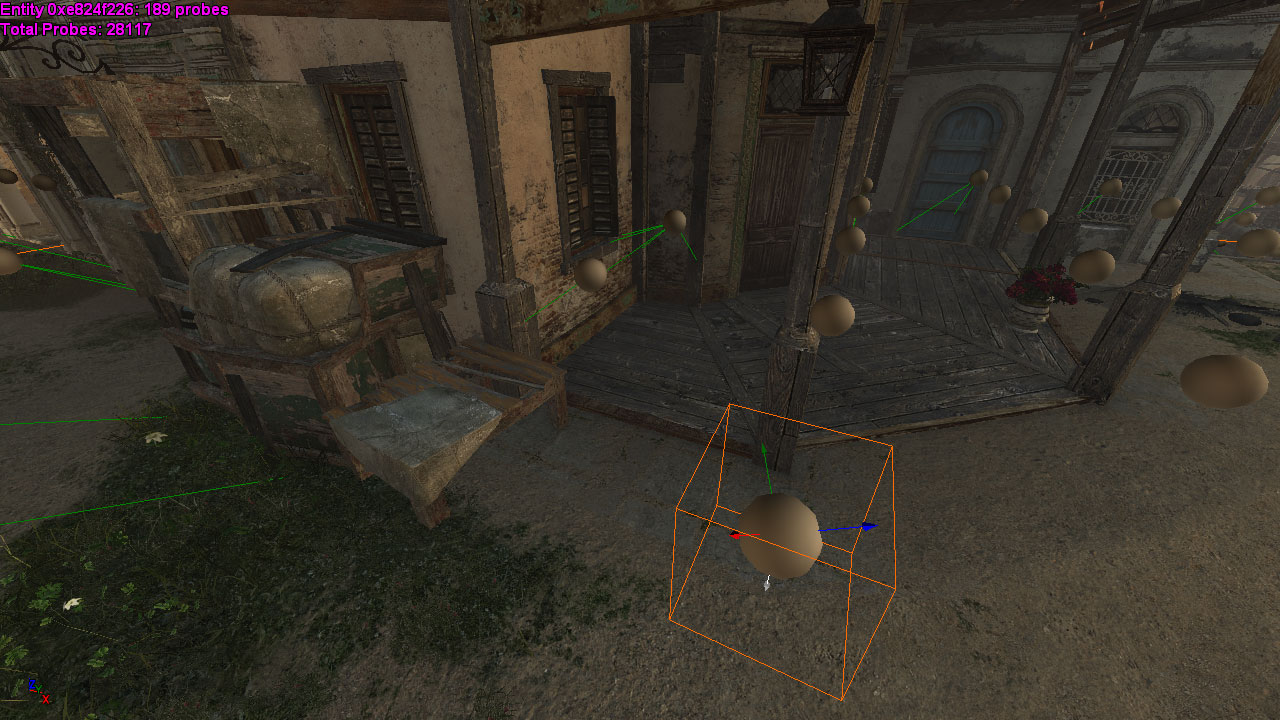This screenshot has width=1280, height=720.
Task: Select the blue axis arrow on the transform gizmo
Action: [x=866, y=526]
